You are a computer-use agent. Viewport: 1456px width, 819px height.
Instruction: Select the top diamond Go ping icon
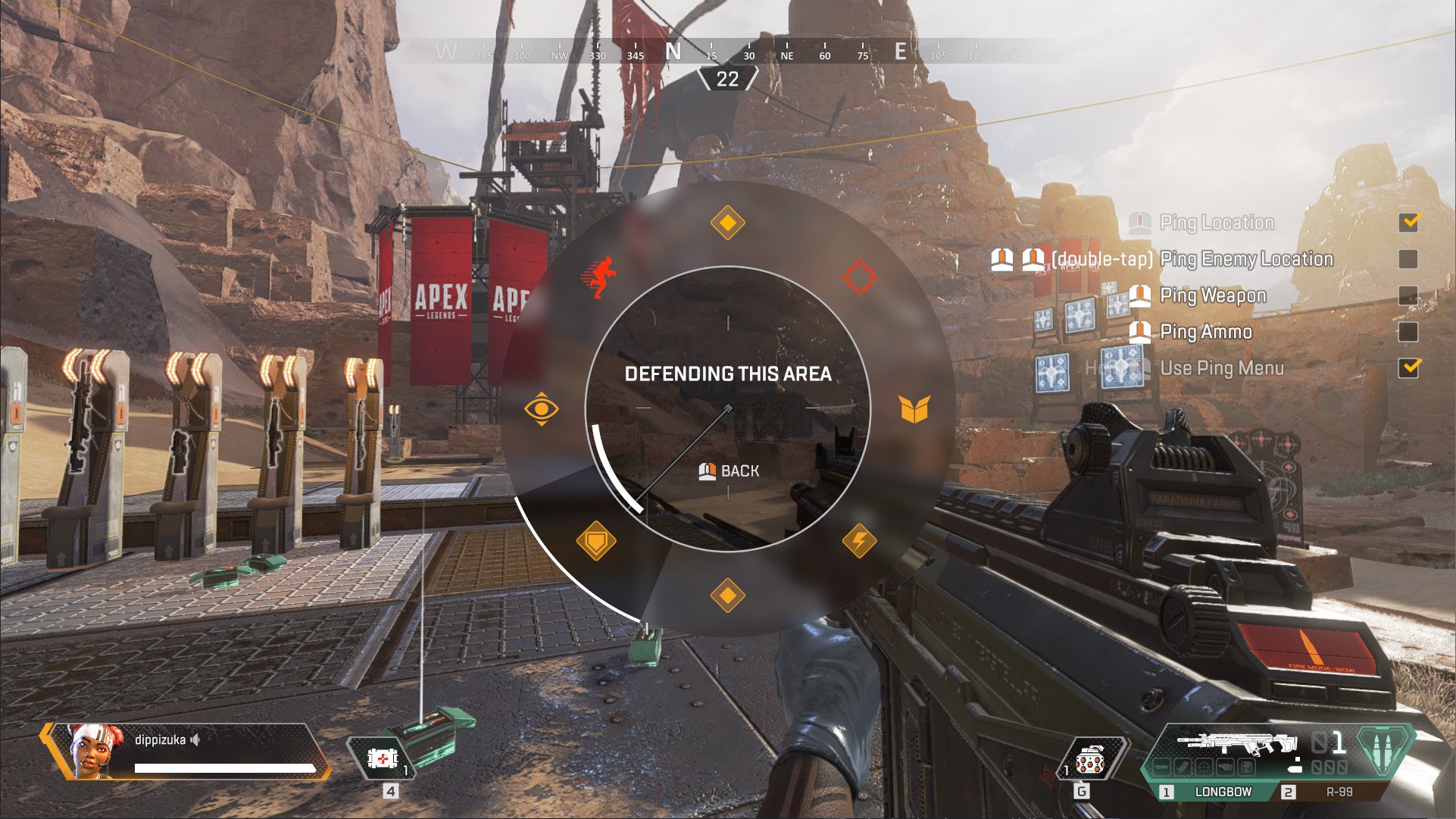coord(726,222)
